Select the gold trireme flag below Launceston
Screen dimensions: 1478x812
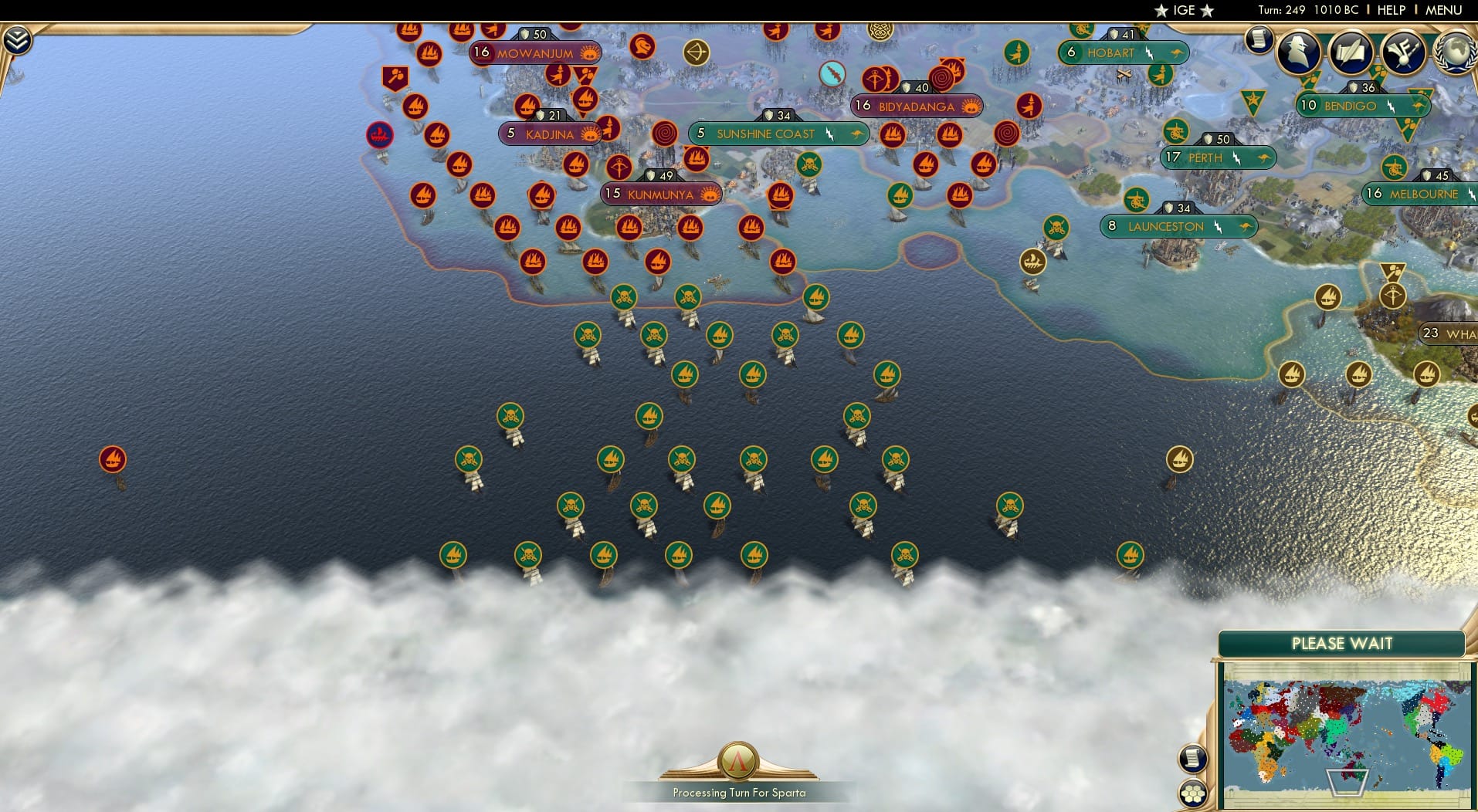[1032, 262]
